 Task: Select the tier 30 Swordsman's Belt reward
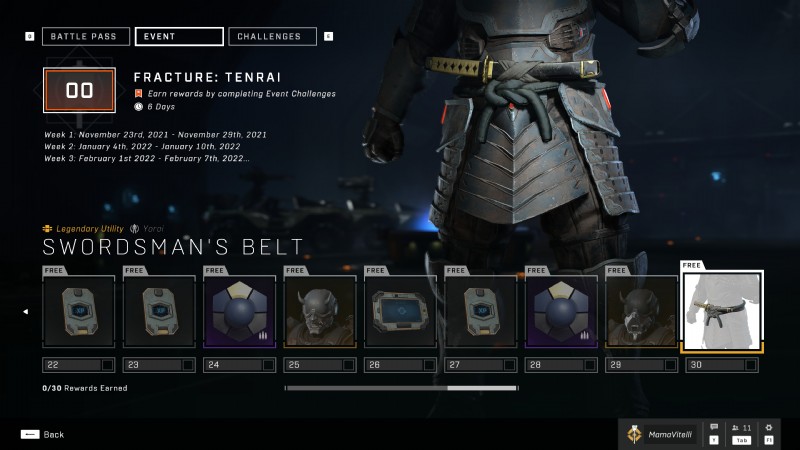coord(722,312)
